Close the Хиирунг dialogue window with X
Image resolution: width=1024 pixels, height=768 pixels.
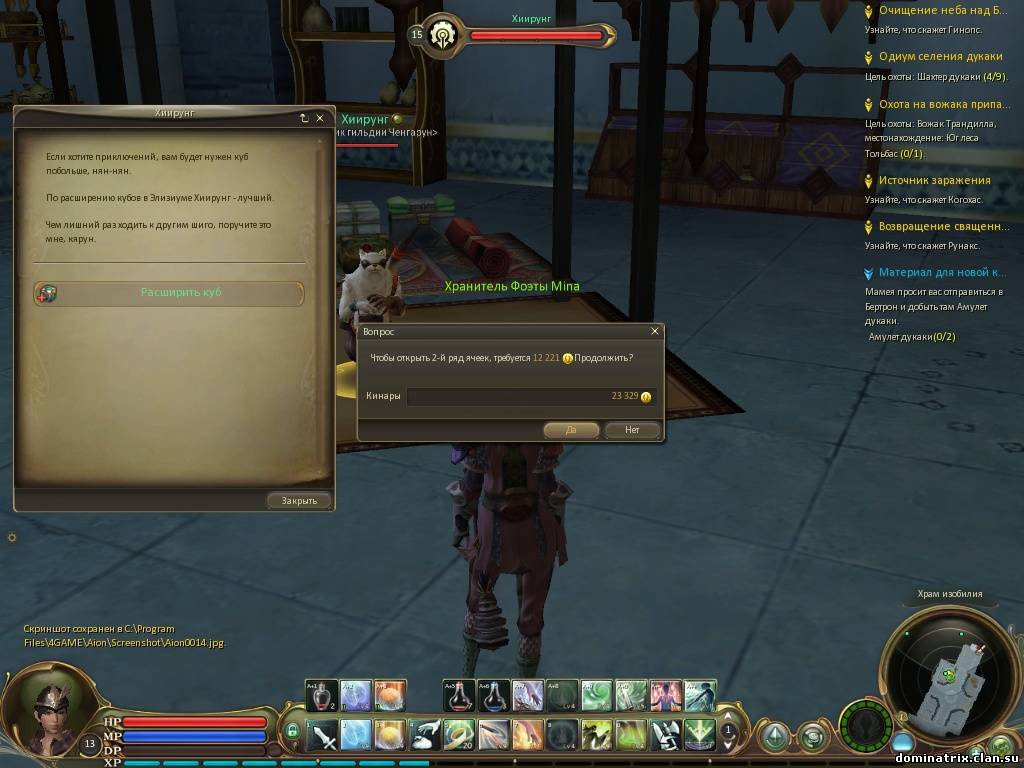320,118
